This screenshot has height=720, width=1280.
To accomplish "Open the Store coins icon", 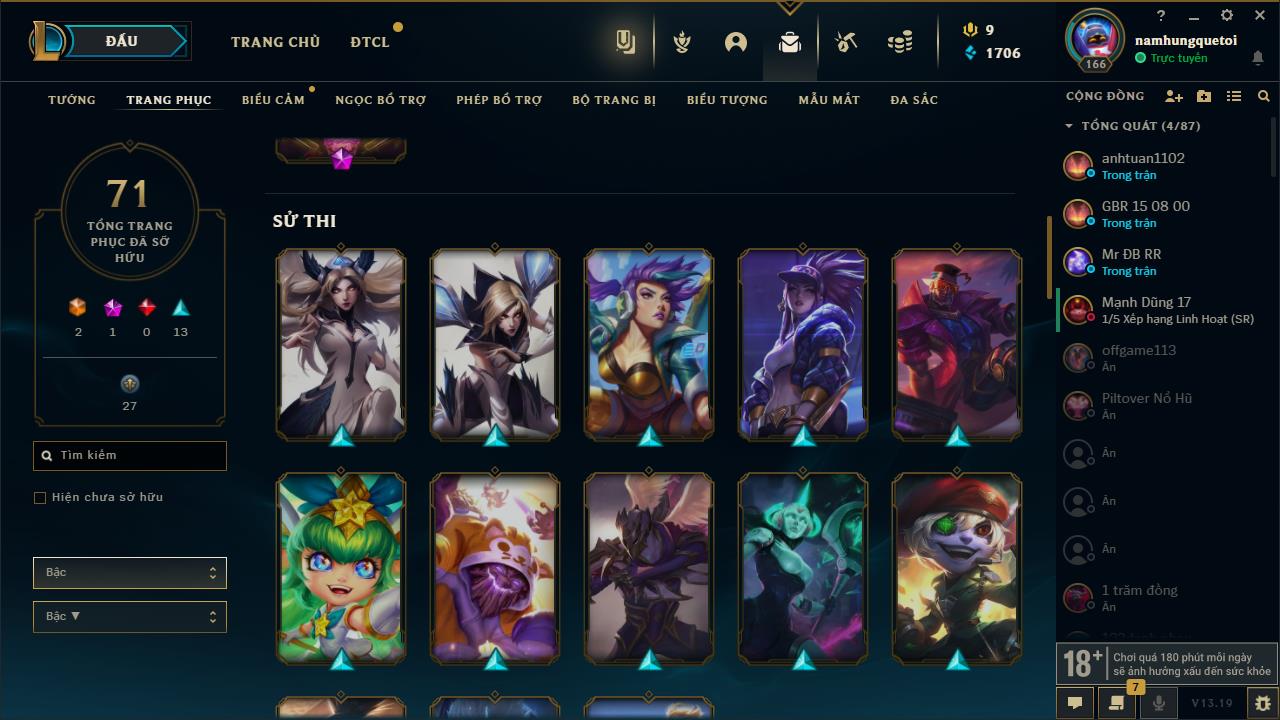I will 898,42.
